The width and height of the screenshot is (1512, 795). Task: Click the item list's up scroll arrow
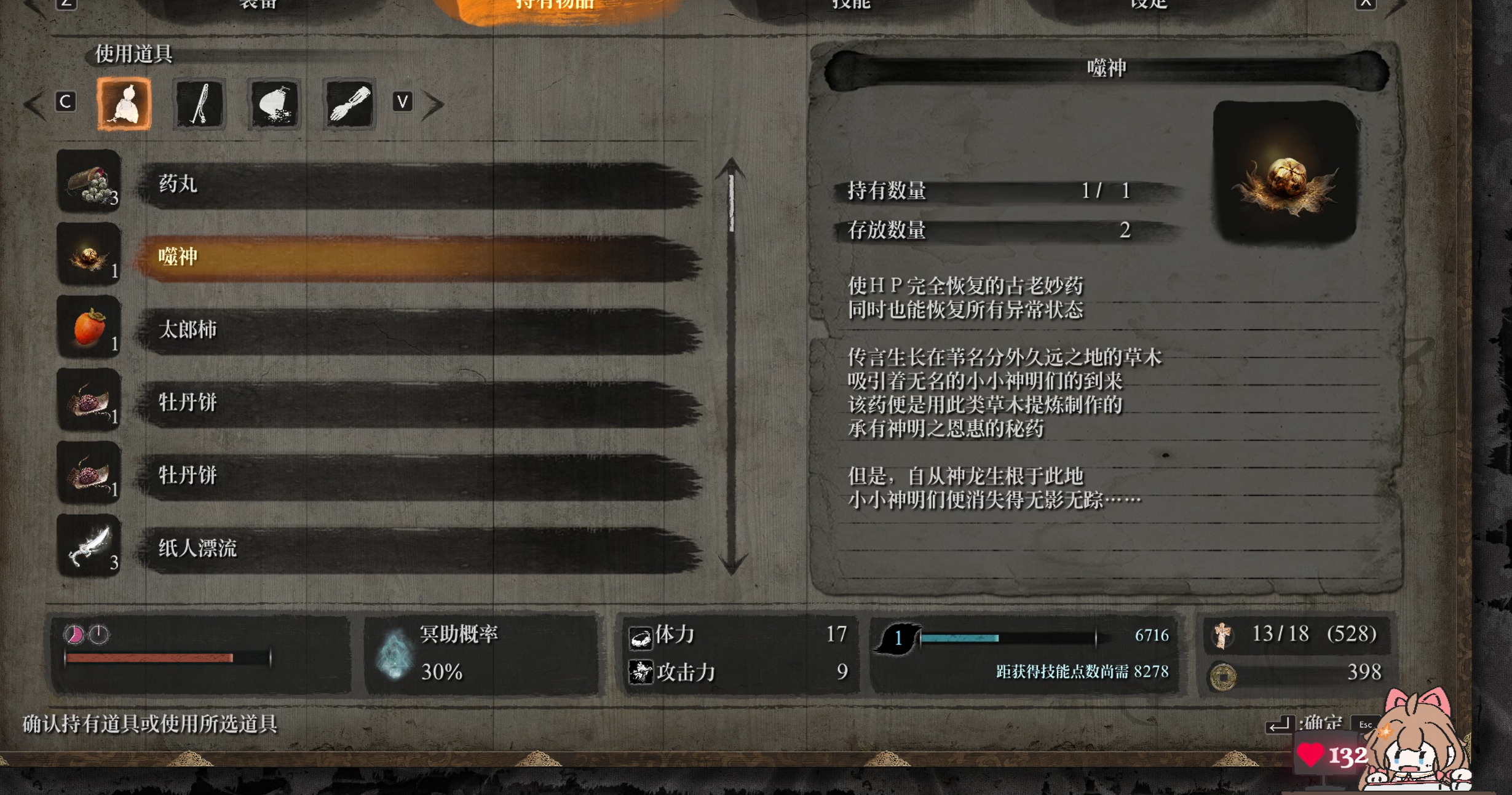731,167
